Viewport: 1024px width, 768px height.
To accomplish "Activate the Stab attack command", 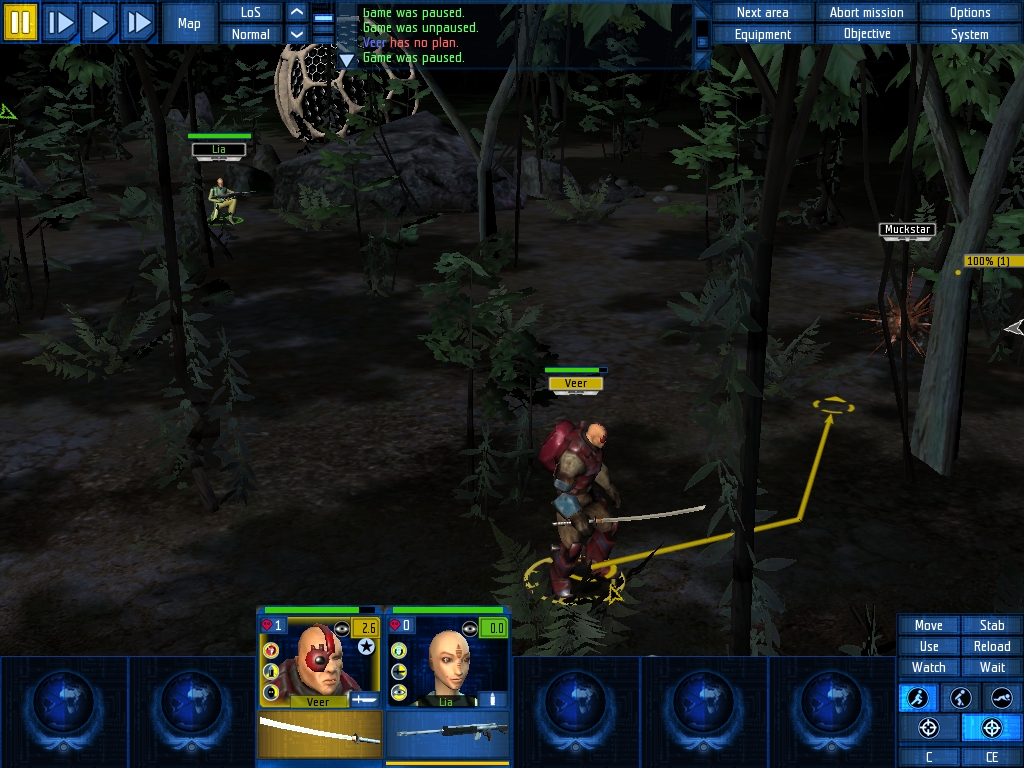I will tap(992, 625).
